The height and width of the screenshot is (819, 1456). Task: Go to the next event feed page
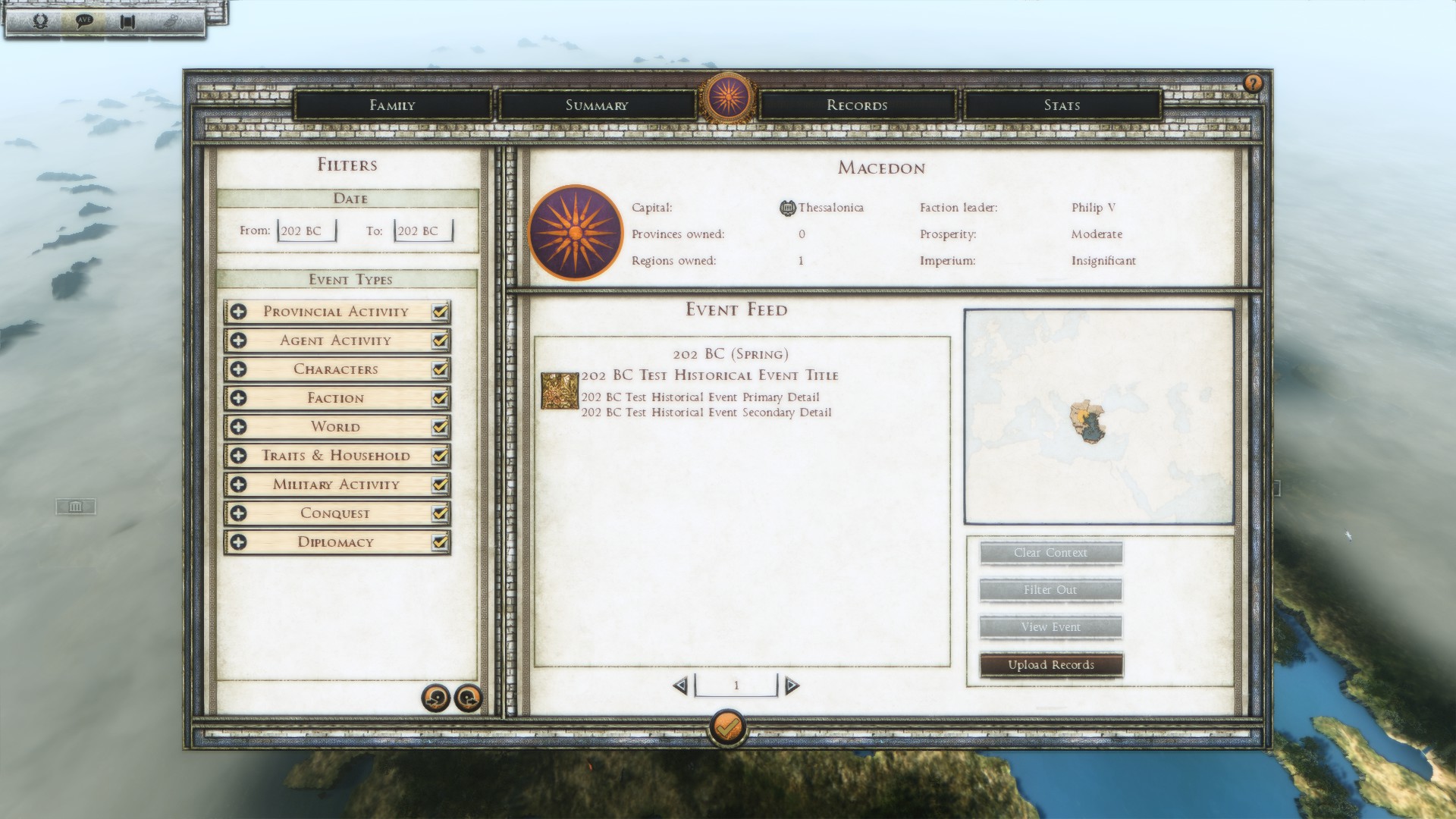coord(792,686)
